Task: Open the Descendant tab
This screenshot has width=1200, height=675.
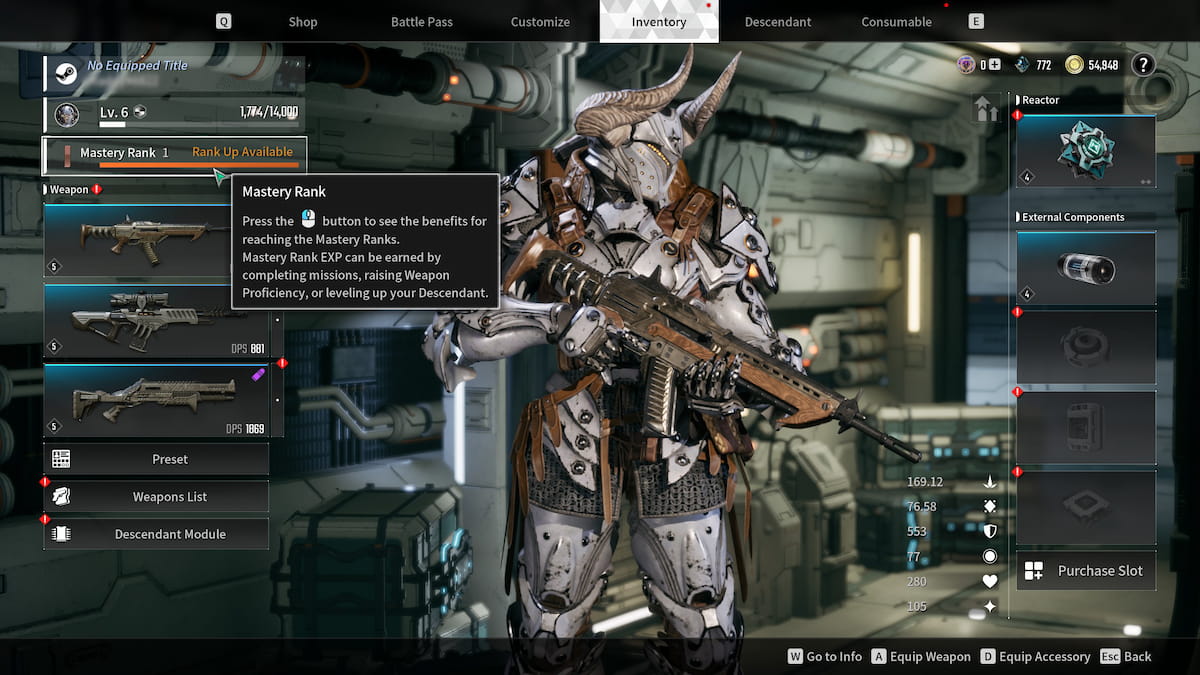Action: [x=778, y=21]
